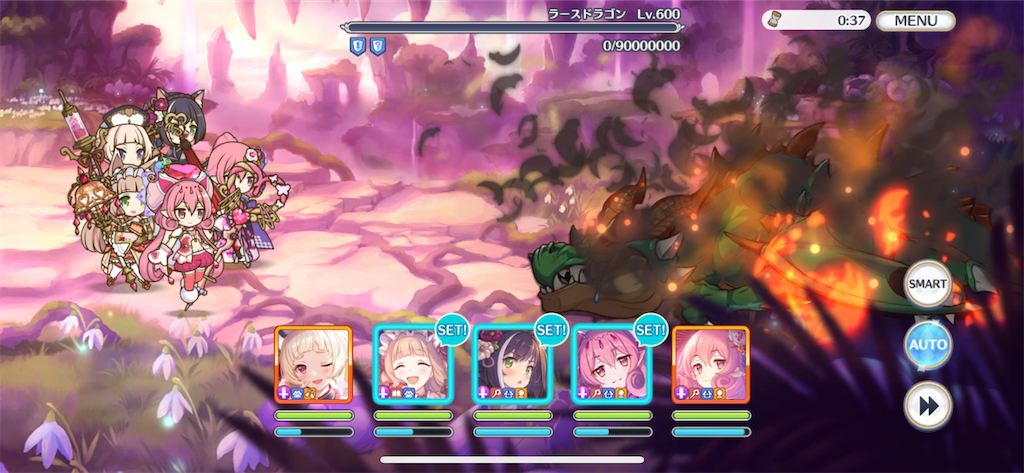Trigger the smiling brown-haired girl's portrait

pyautogui.click(x=412, y=364)
